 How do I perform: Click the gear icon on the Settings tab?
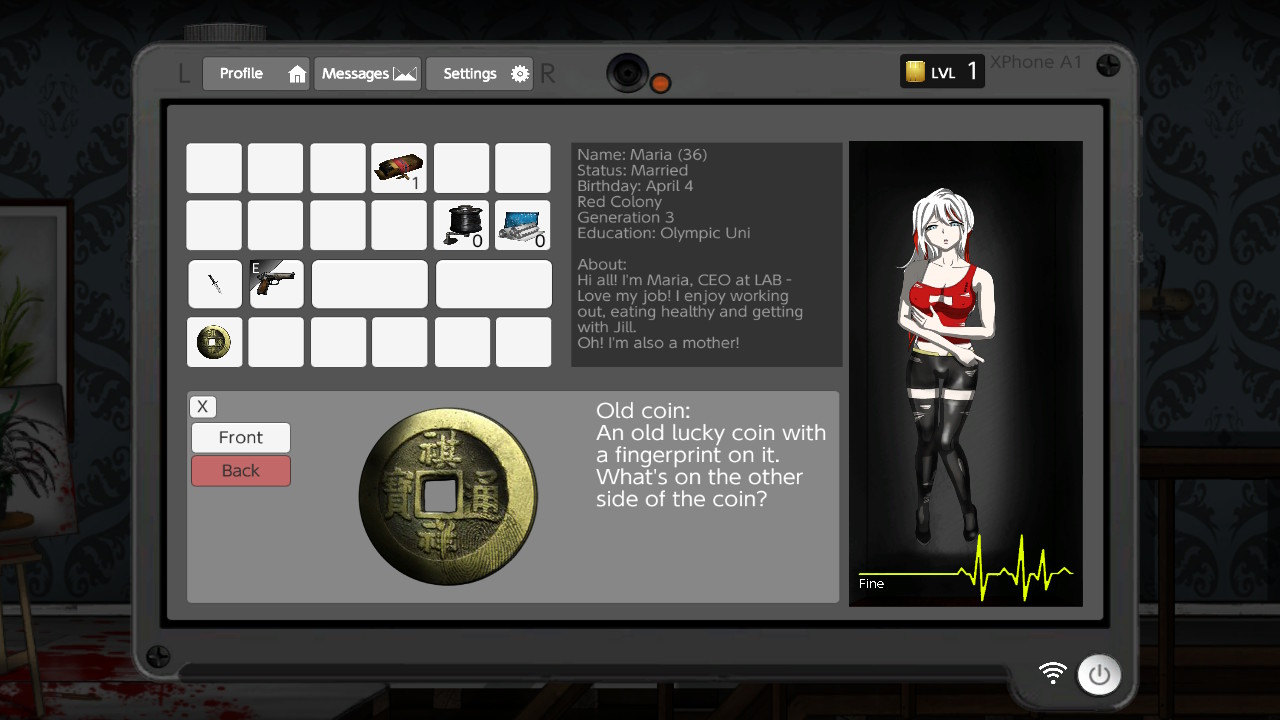click(519, 73)
